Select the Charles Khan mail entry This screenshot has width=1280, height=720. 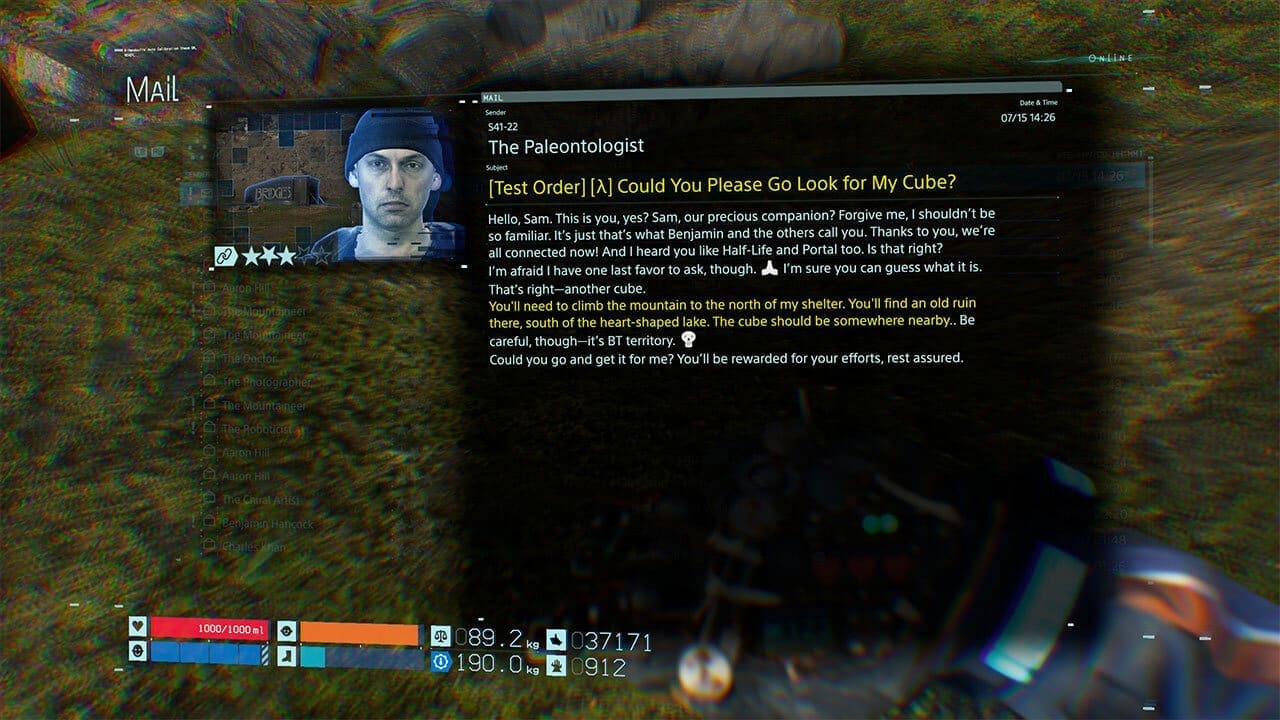pyautogui.click(x=254, y=547)
